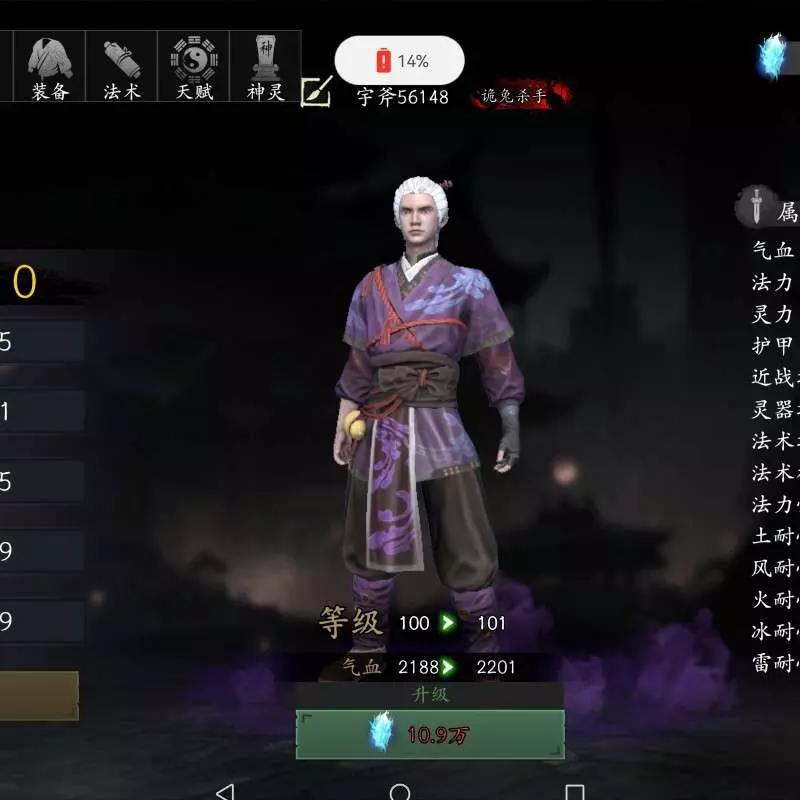Click the 诡兔杀手 title badge
This screenshot has width=800, height=800.
pyautogui.click(x=519, y=97)
